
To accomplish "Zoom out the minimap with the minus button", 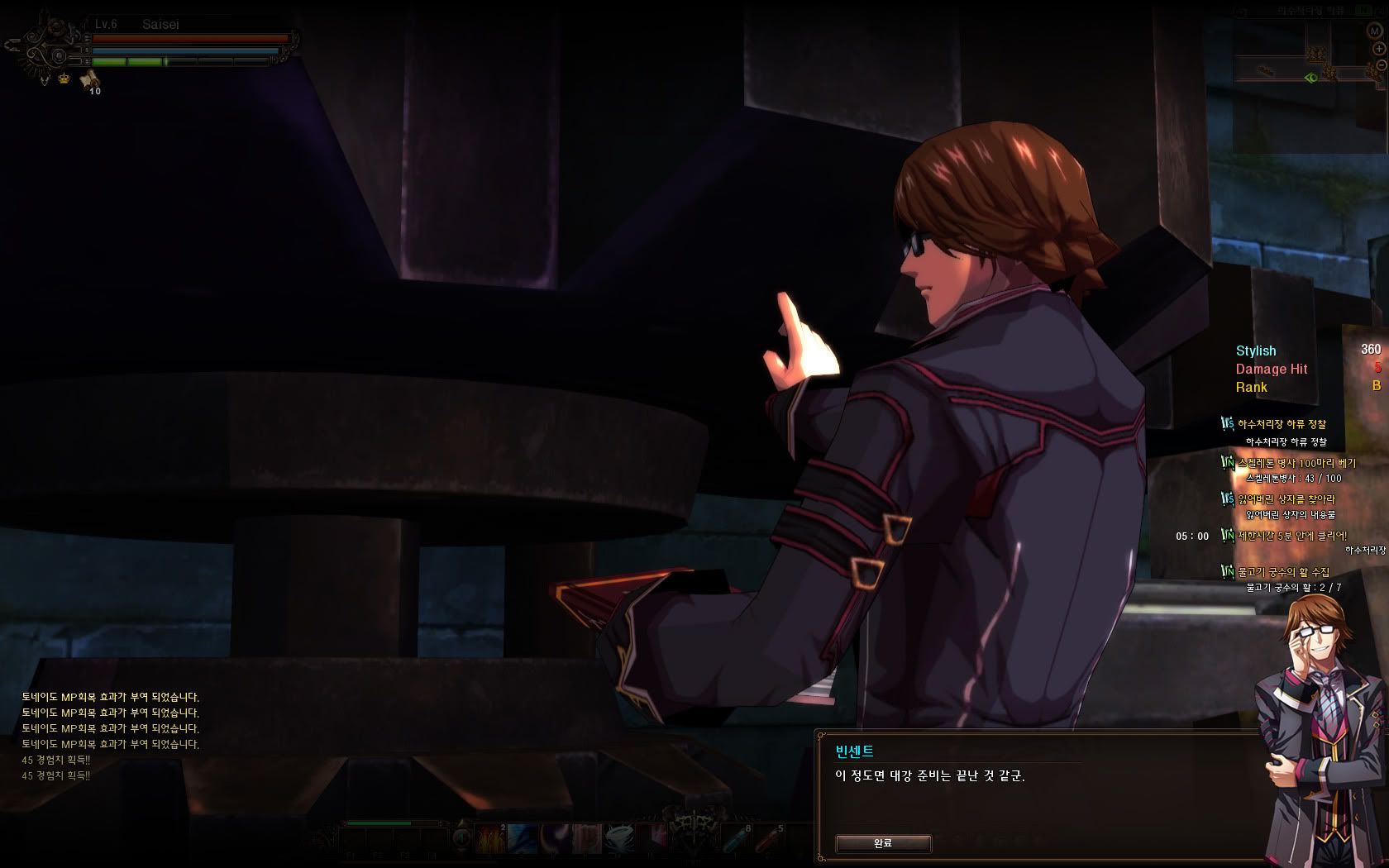I will pos(1380,65).
